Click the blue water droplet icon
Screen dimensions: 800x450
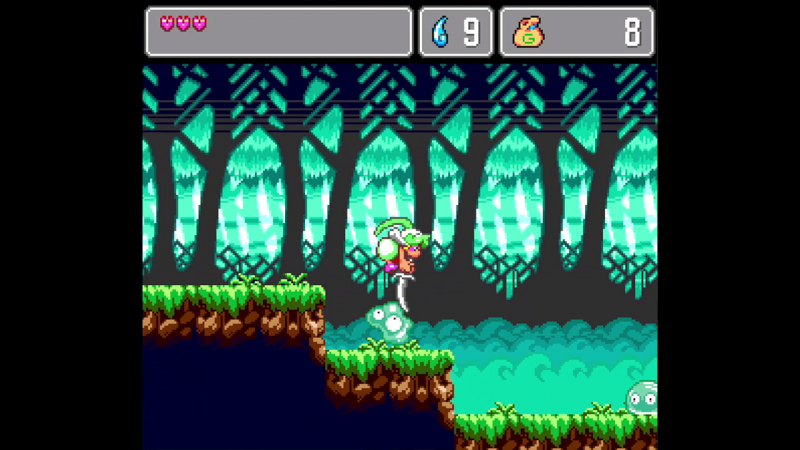click(441, 33)
